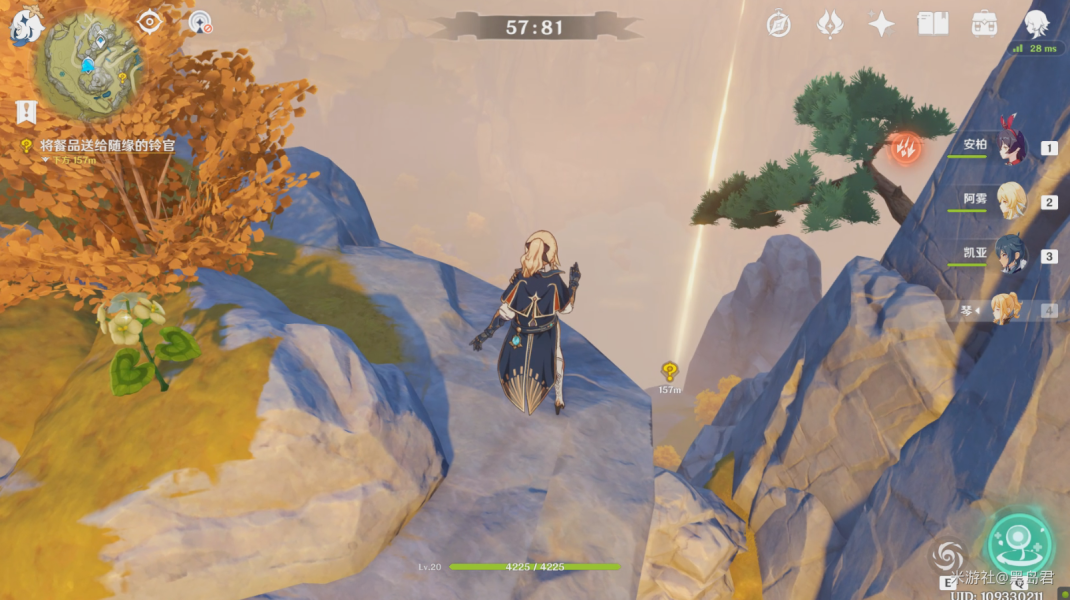Screen dimensions: 1070x600
Task: Open the character profile head icon
Action: click(1037, 24)
